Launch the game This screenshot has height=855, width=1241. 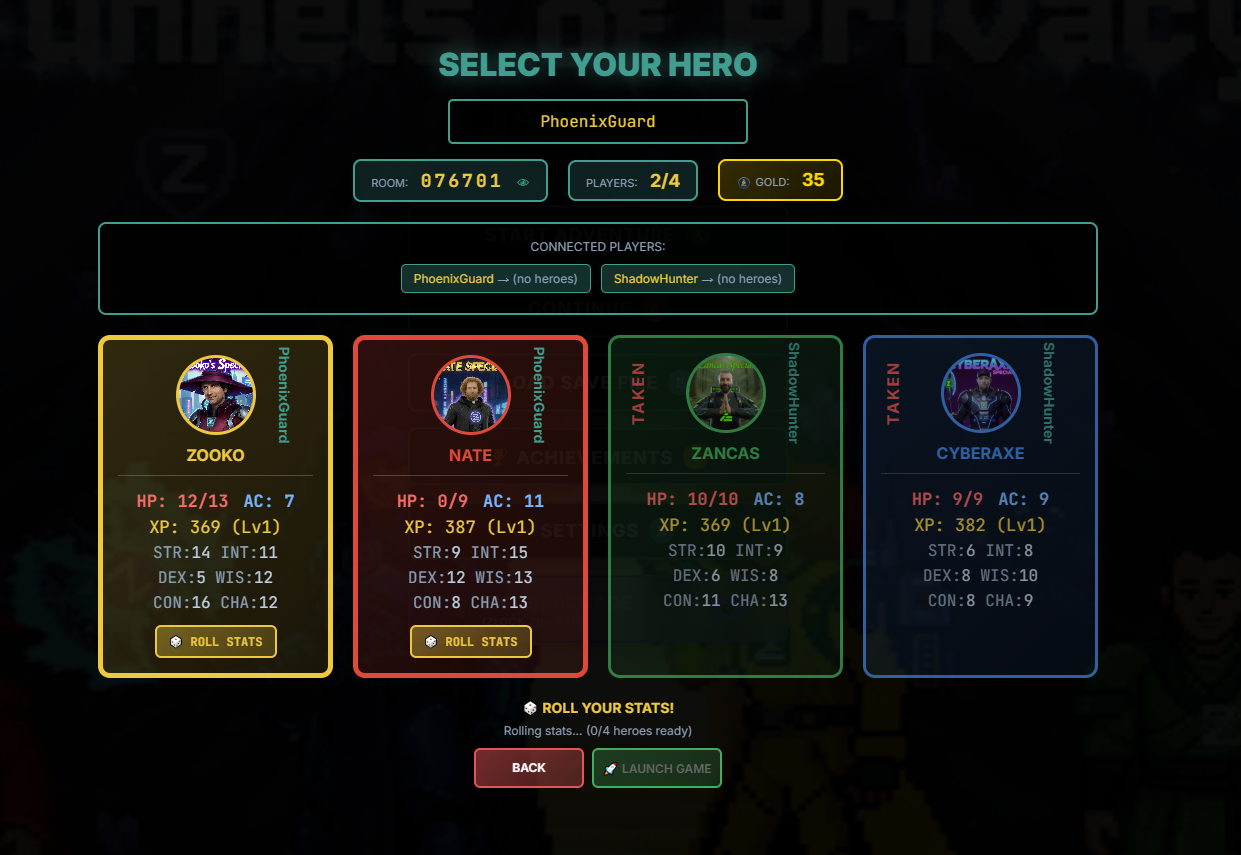pos(657,768)
